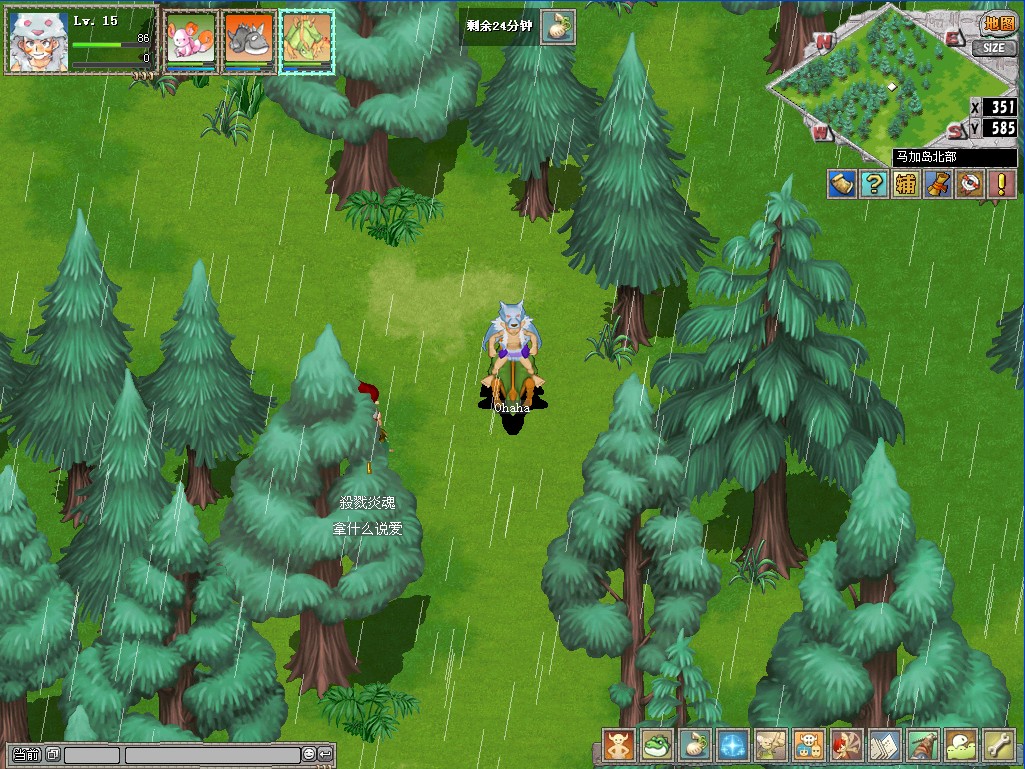
Task: Select the highlighted green dragon pet portrait
Action: 306,41
